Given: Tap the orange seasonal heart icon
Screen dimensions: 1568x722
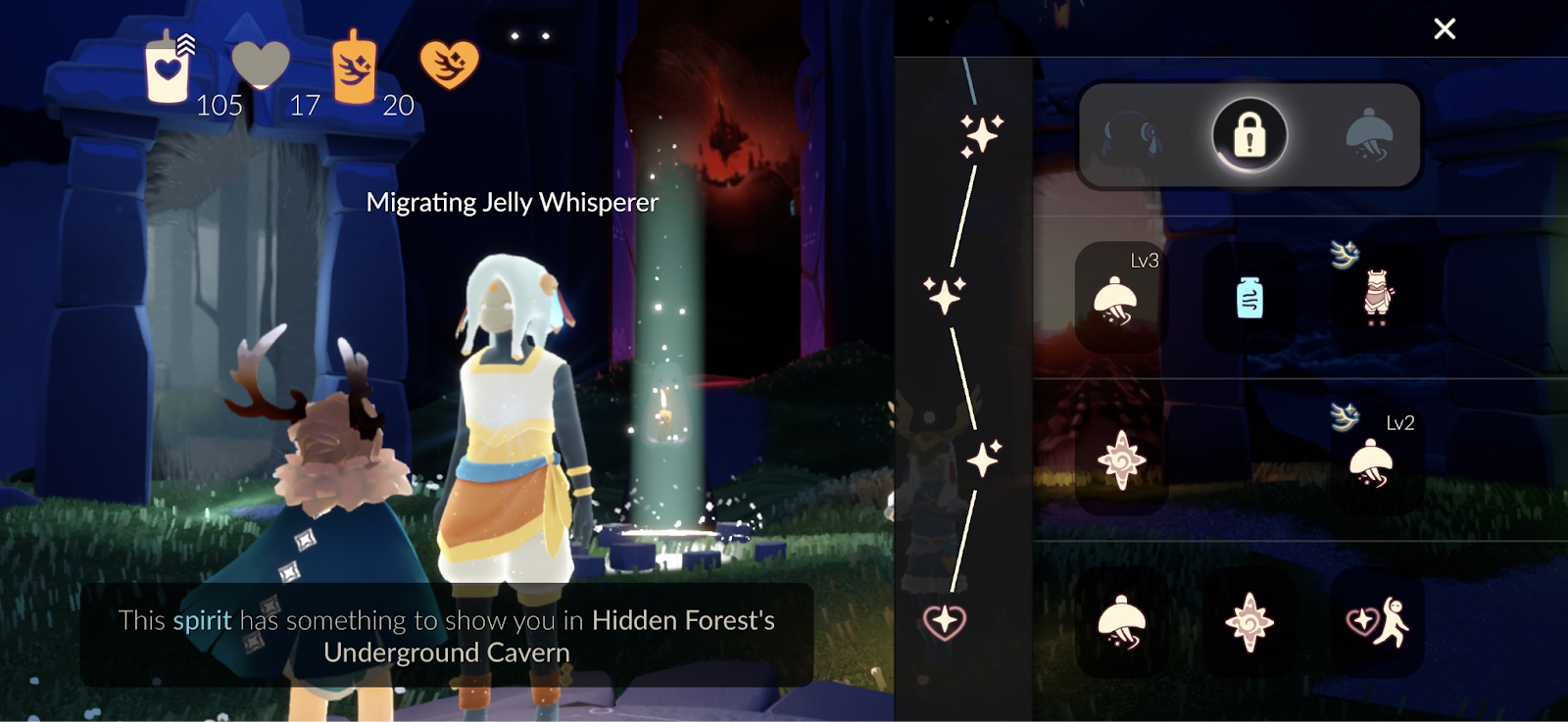Looking at the screenshot, I should [449, 65].
